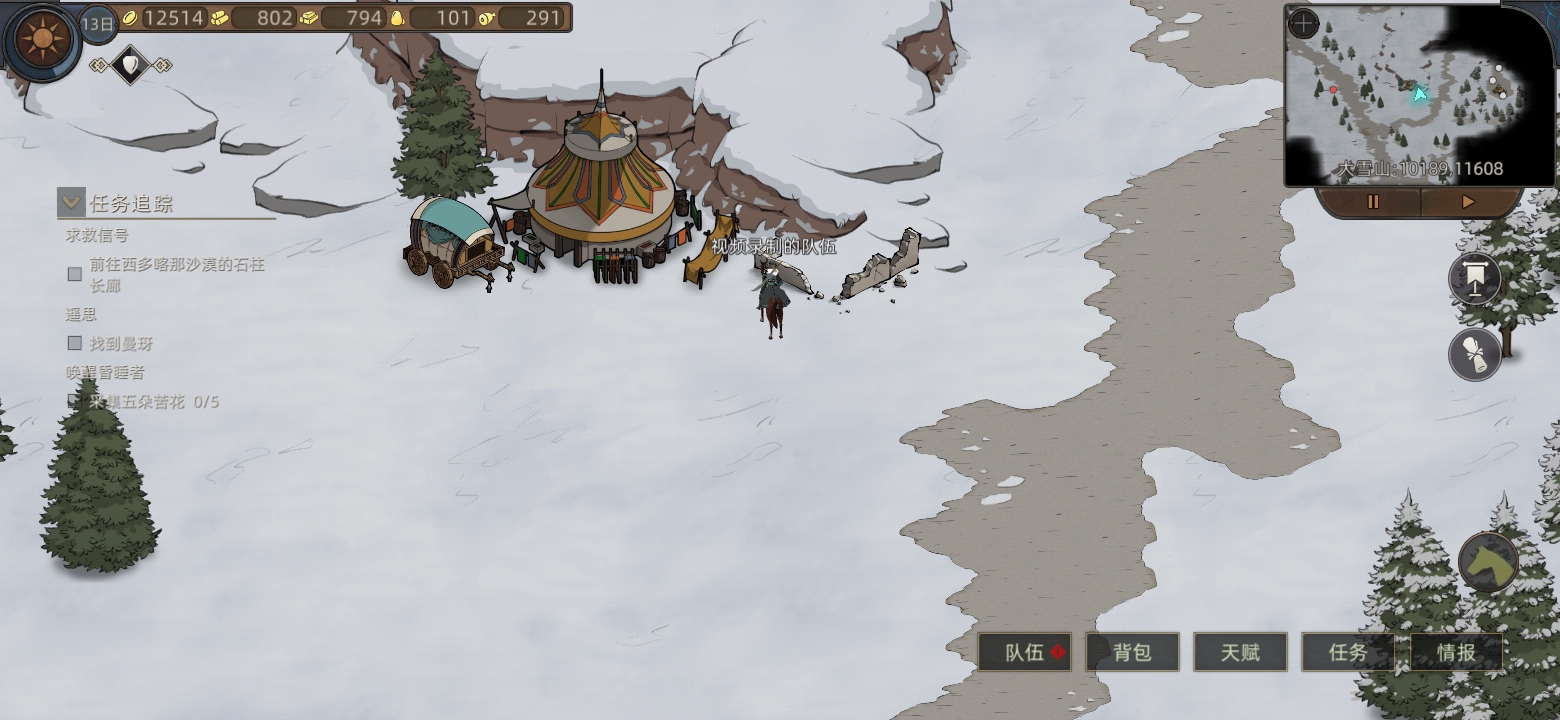The height and width of the screenshot is (720, 1560).
Task: View the 情报 intelligence panel
Action: [x=1456, y=653]
